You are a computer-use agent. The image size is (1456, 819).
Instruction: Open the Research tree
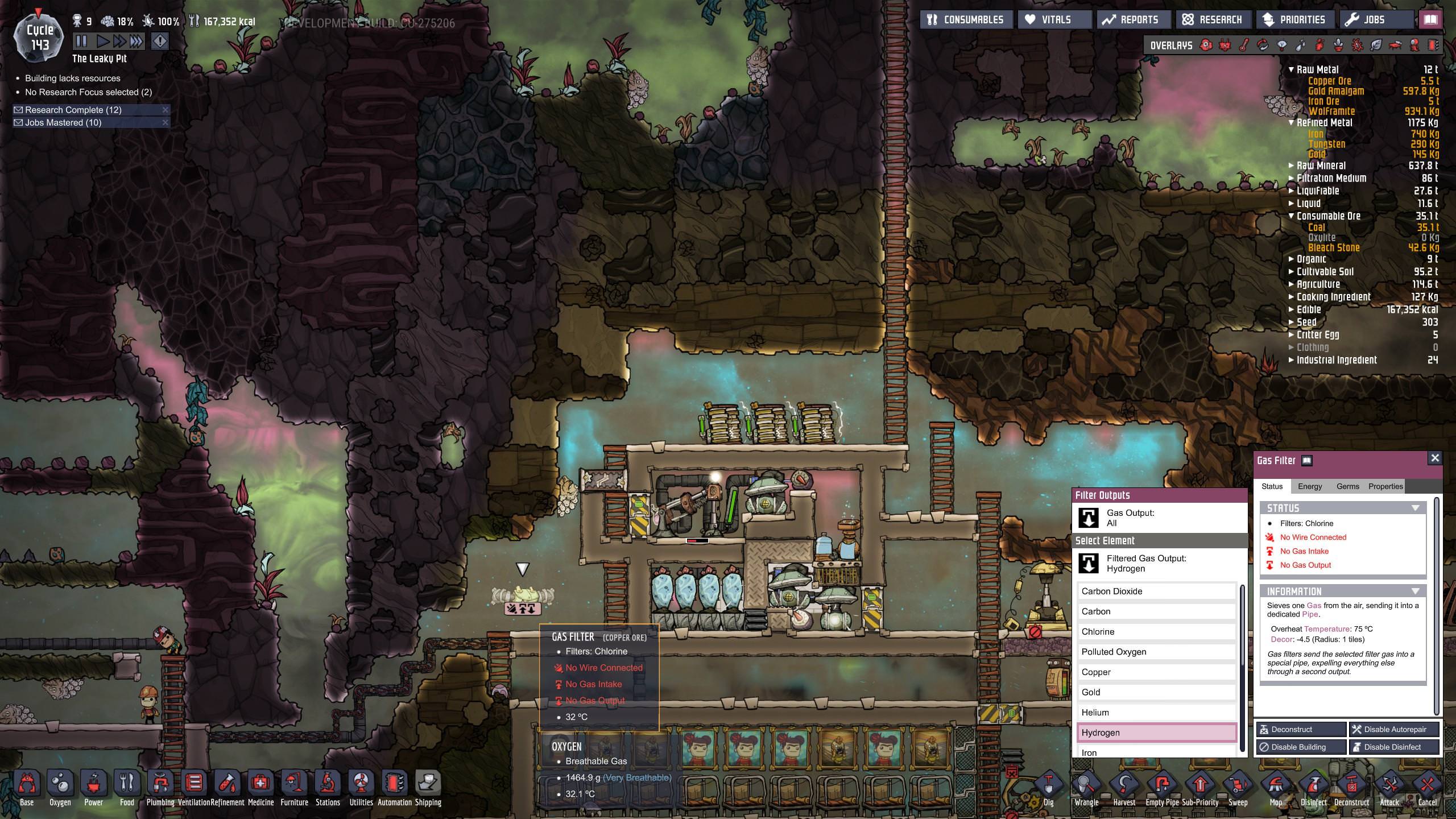tap(1211, 20)
